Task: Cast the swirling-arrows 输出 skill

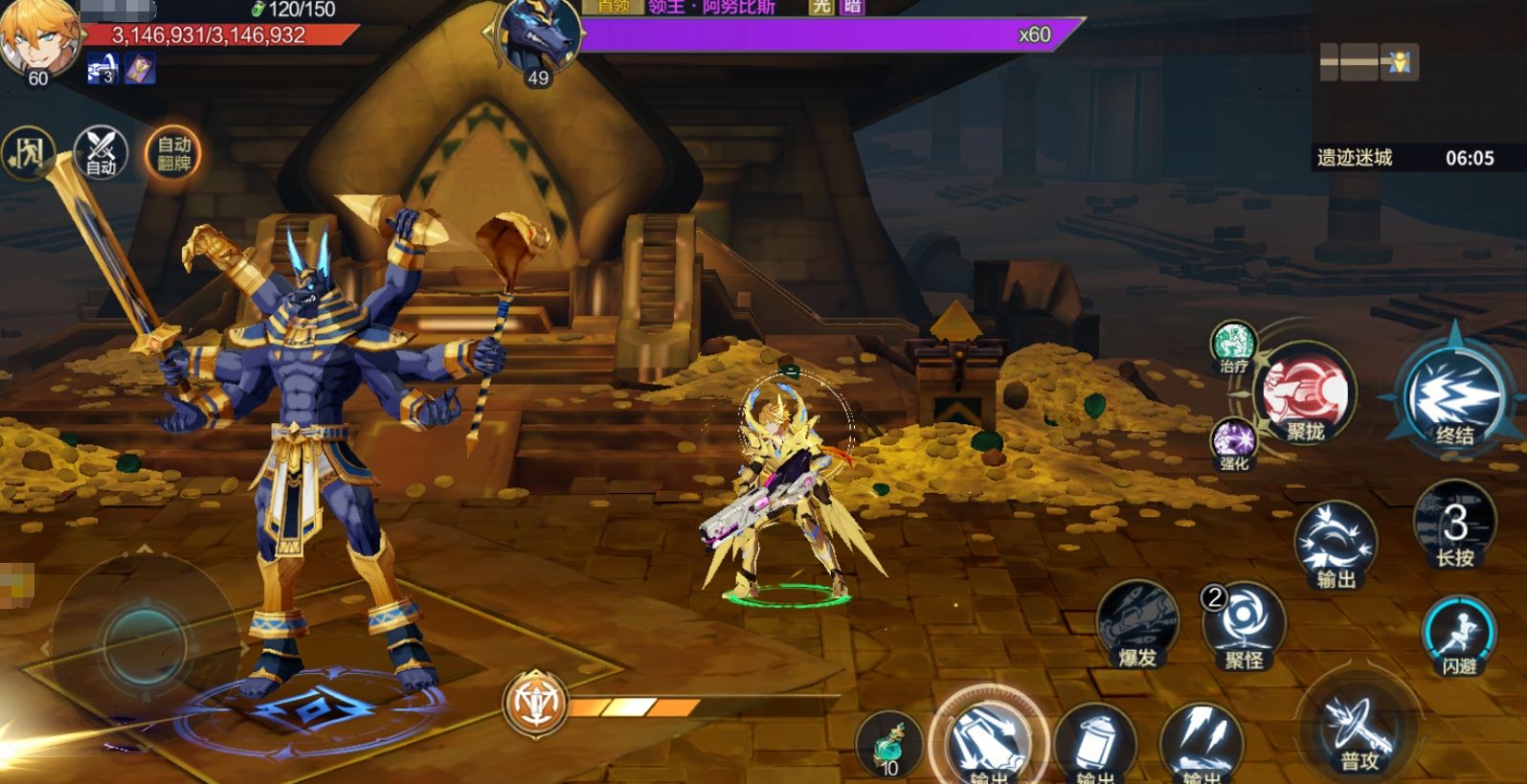Action: [1336, 544]
